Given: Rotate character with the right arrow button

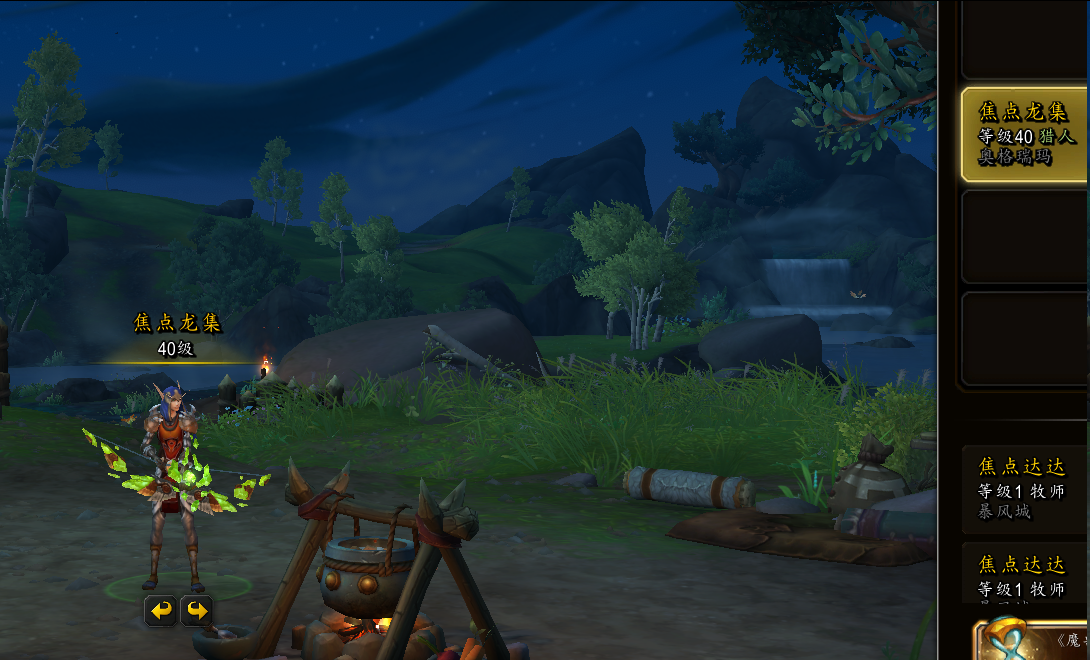Looking at the screenshot, I should [x=197, y=610].
